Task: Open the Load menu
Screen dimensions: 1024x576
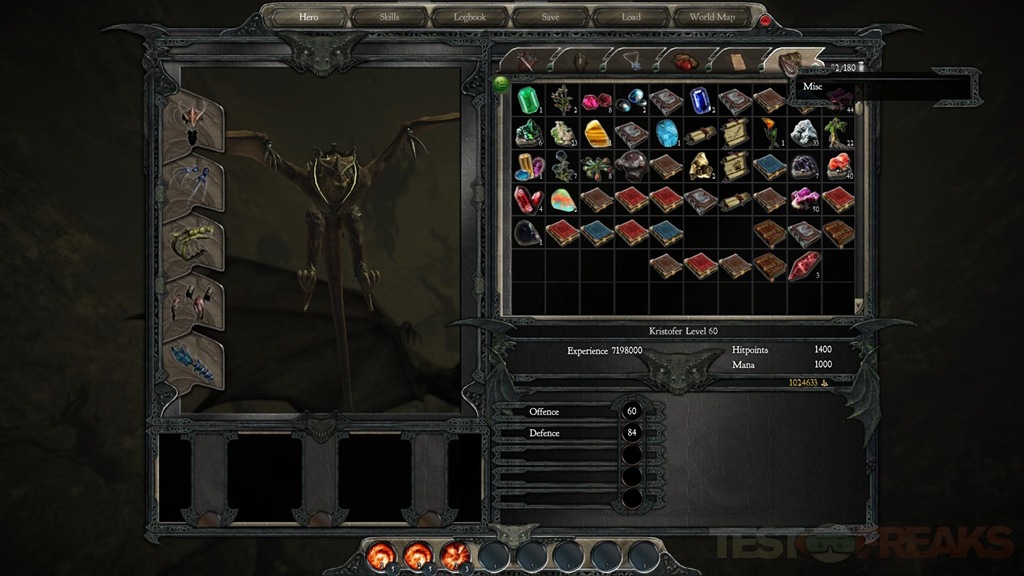Action: [x=631, y=17]
